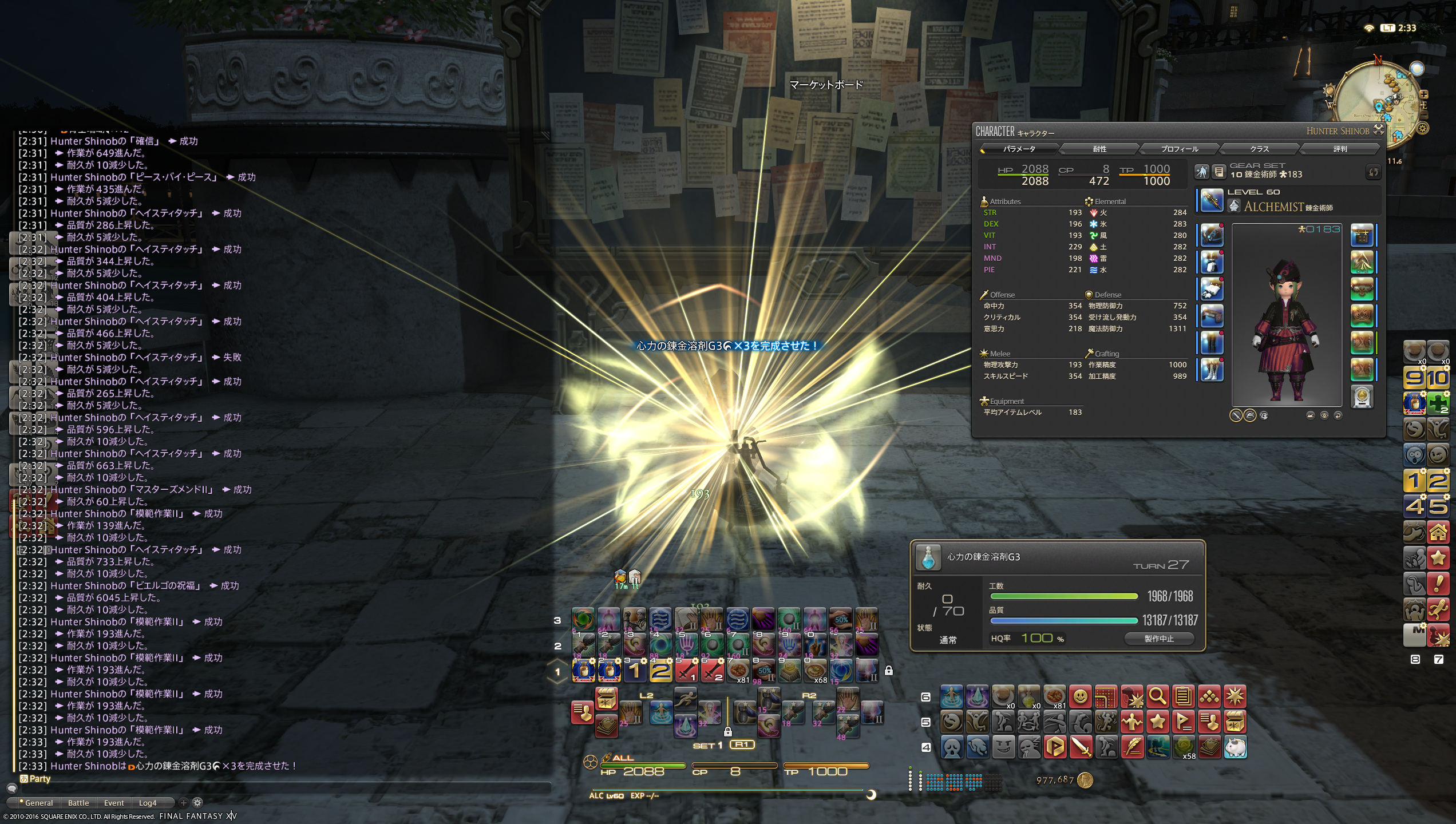The height and width of the screenshot is (824, 1456).
Task: Select the クラス tab
Action: [x=1259, y=149]
